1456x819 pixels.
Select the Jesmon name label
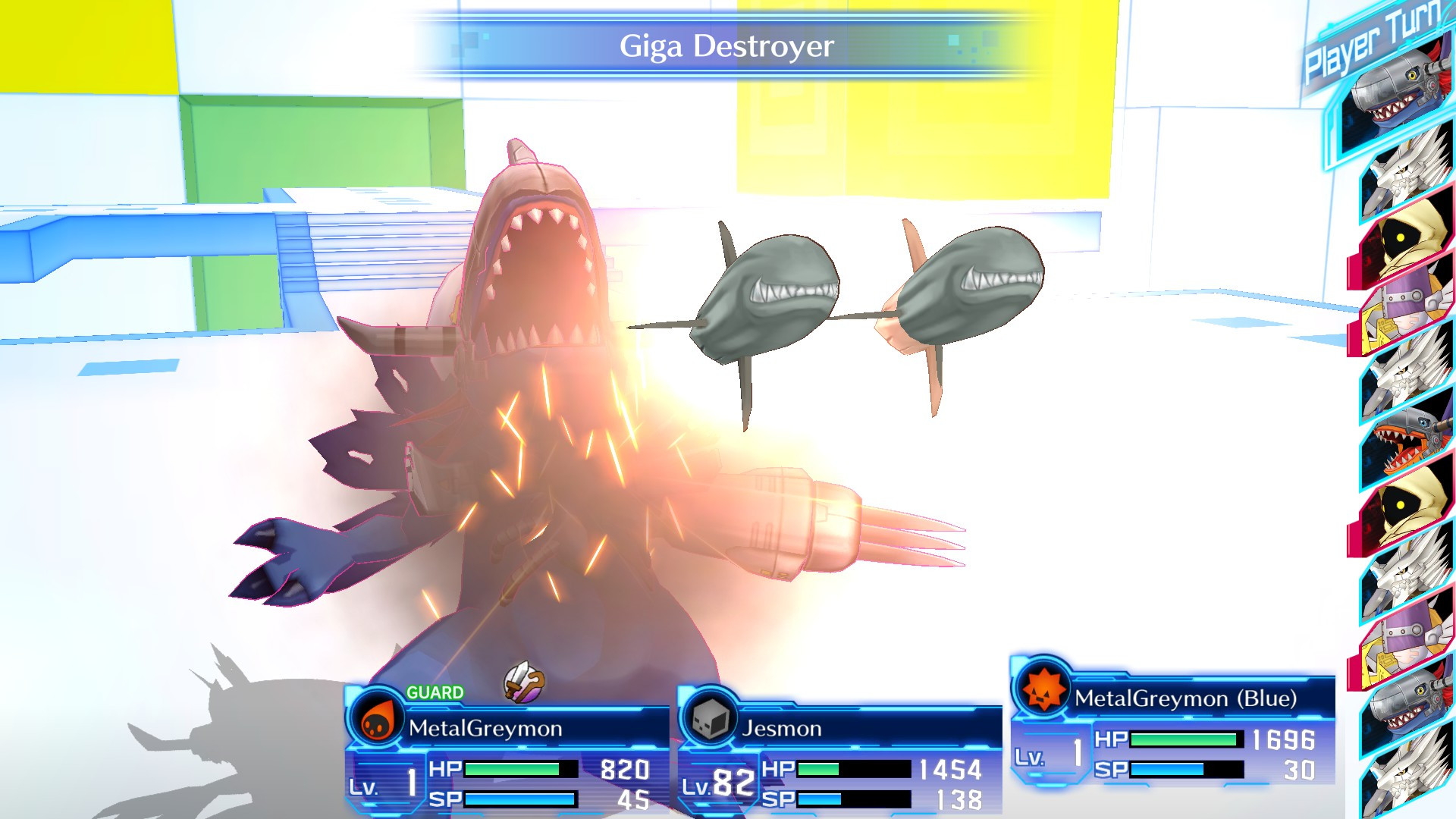(x=781, y=730)
